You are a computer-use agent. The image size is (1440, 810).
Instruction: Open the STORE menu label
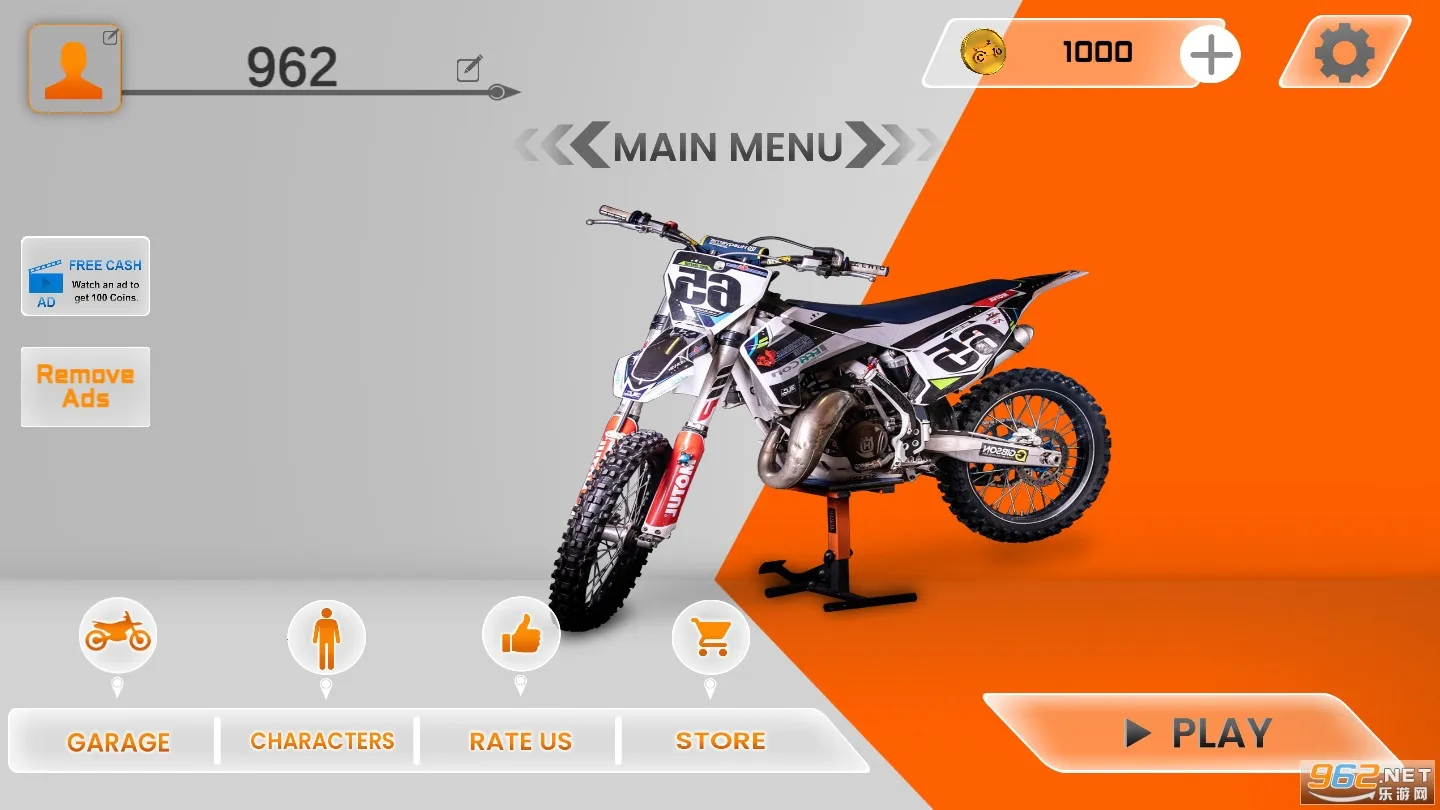click(x=719, y=740)
